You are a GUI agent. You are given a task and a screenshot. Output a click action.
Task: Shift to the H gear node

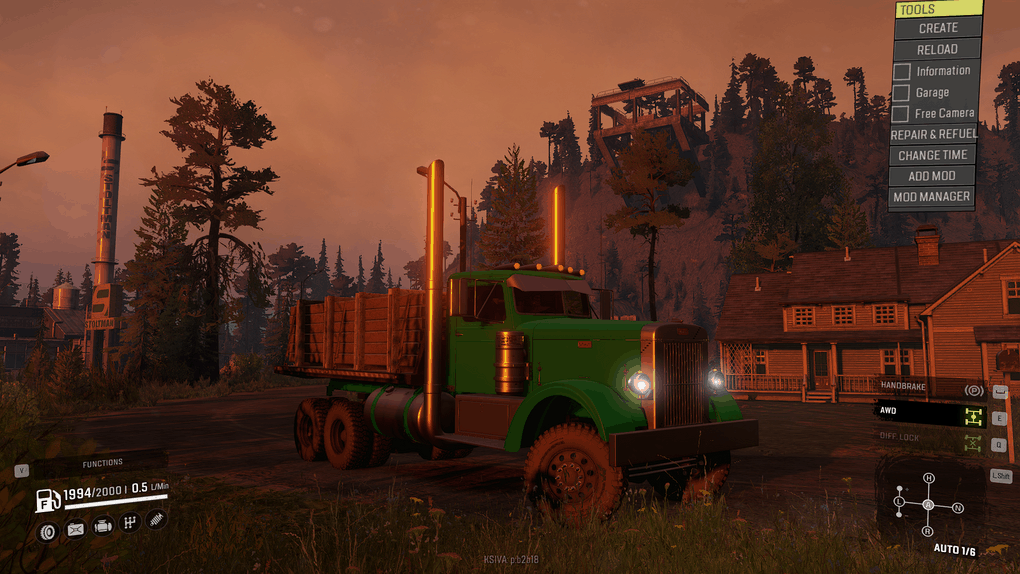coord(928,478)
